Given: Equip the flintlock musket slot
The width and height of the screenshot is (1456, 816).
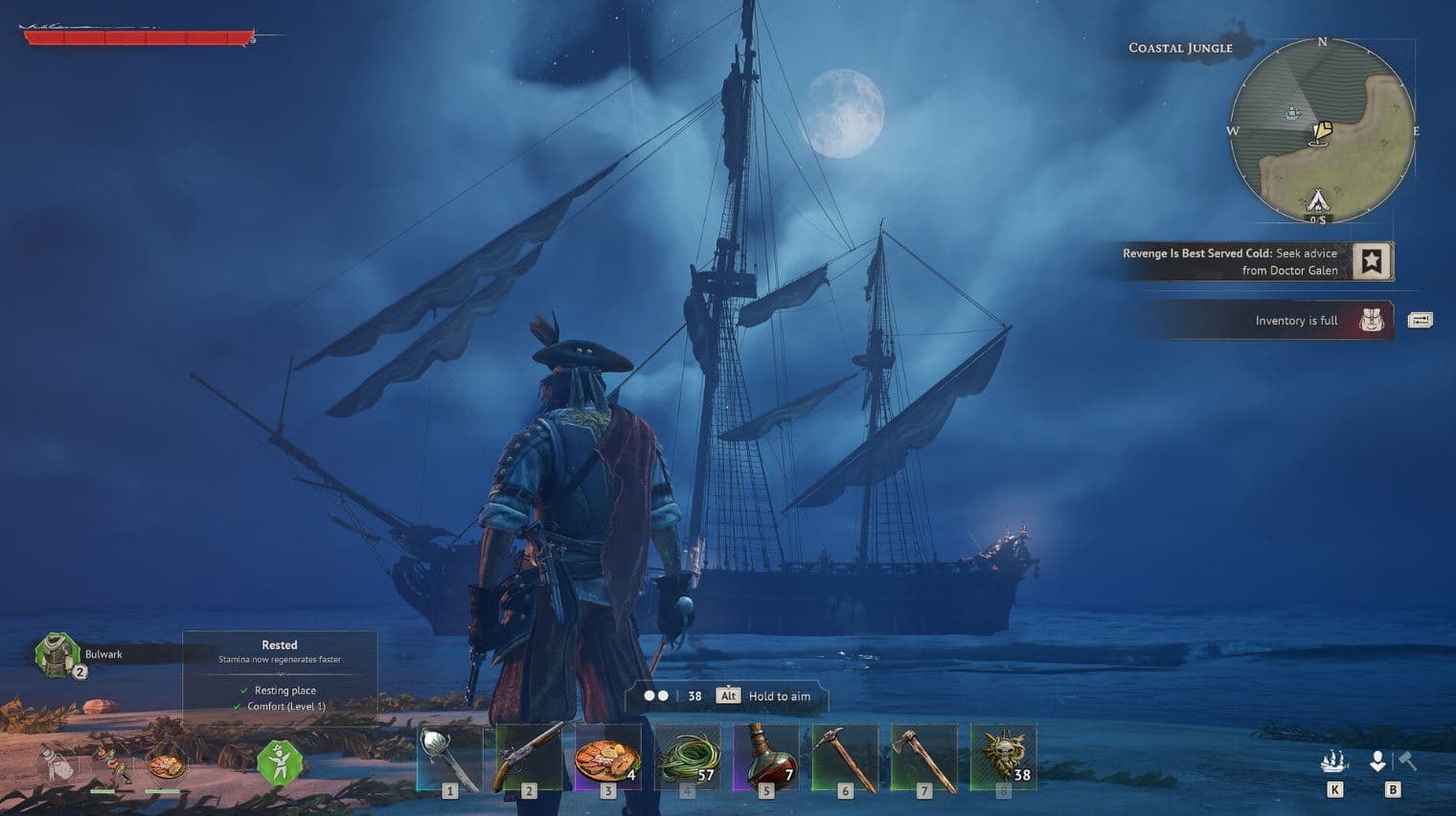Looking at the screenshot, I should (x=529, y=757).
